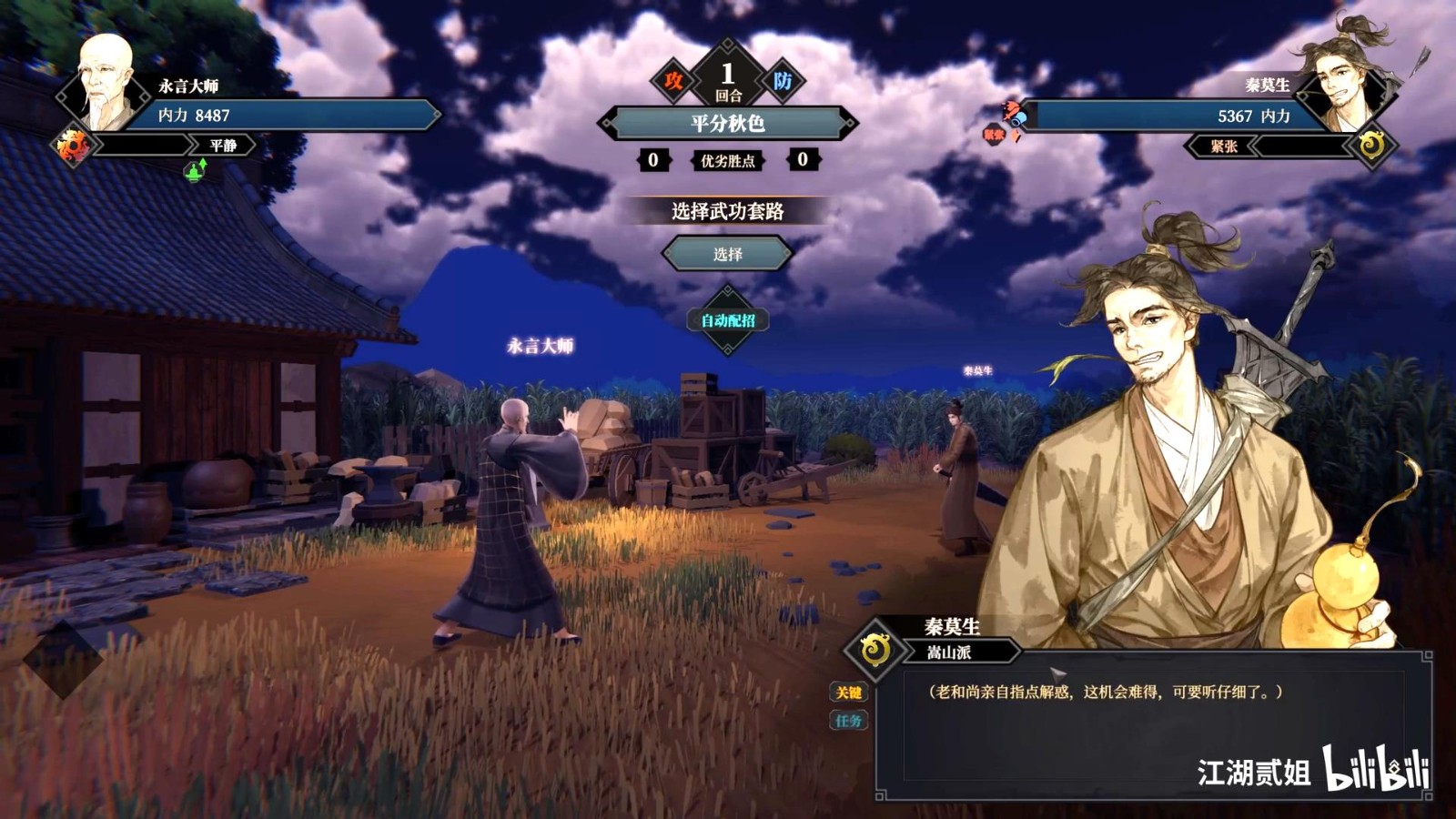The image size is (1456, 819).
Task: Click the green meditation buff icon below 平静
Action: (194, 171)
